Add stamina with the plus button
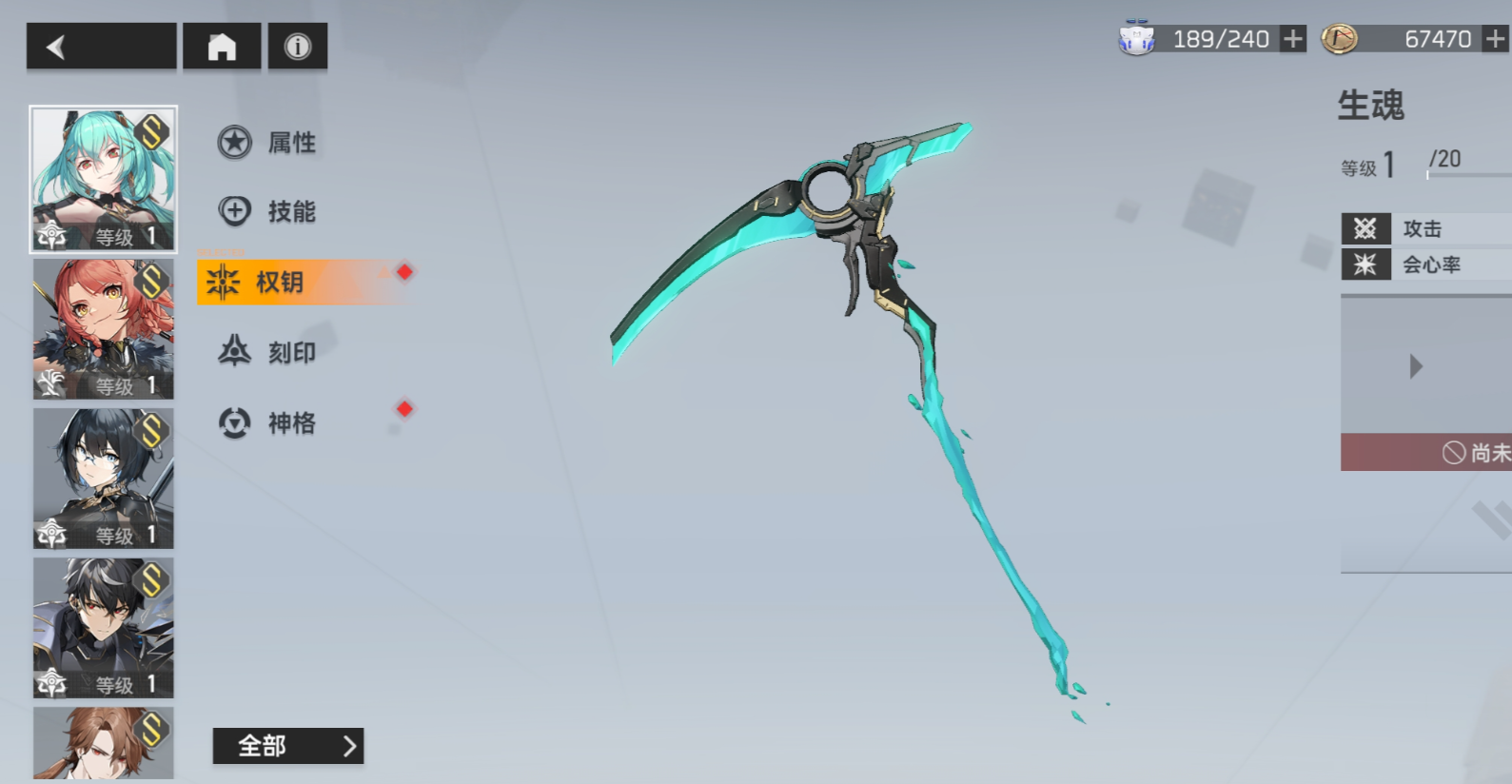Screen dimensions: 1512x784 pos(1292,39)
